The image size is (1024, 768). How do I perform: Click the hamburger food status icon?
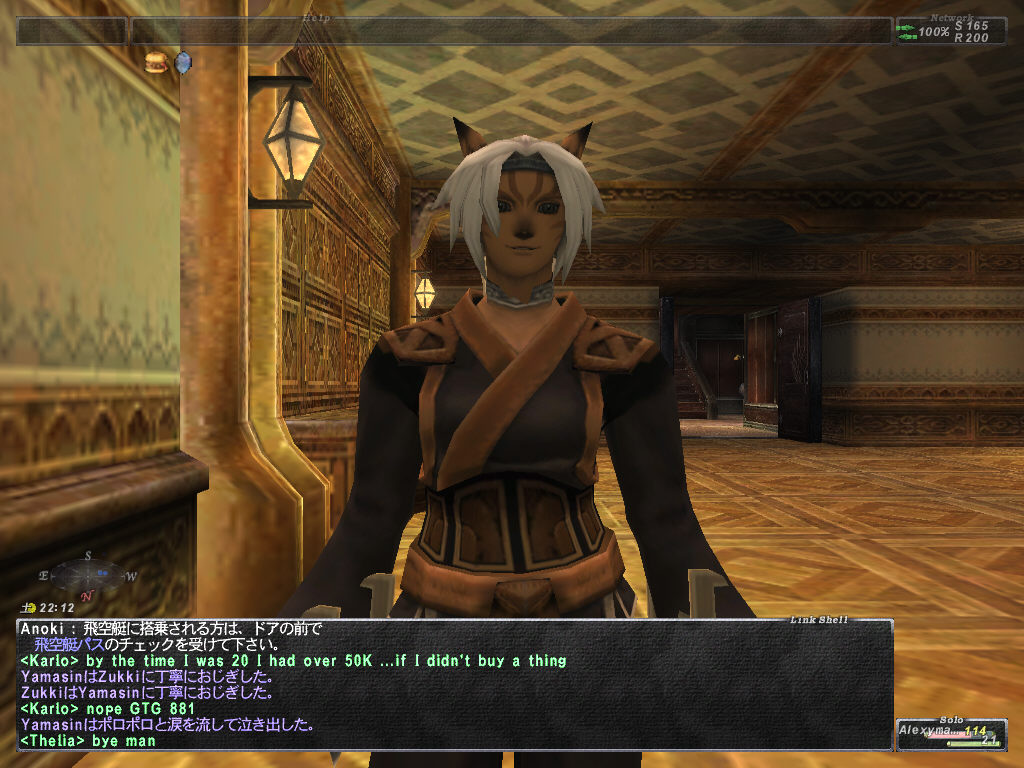click(155, 62)
